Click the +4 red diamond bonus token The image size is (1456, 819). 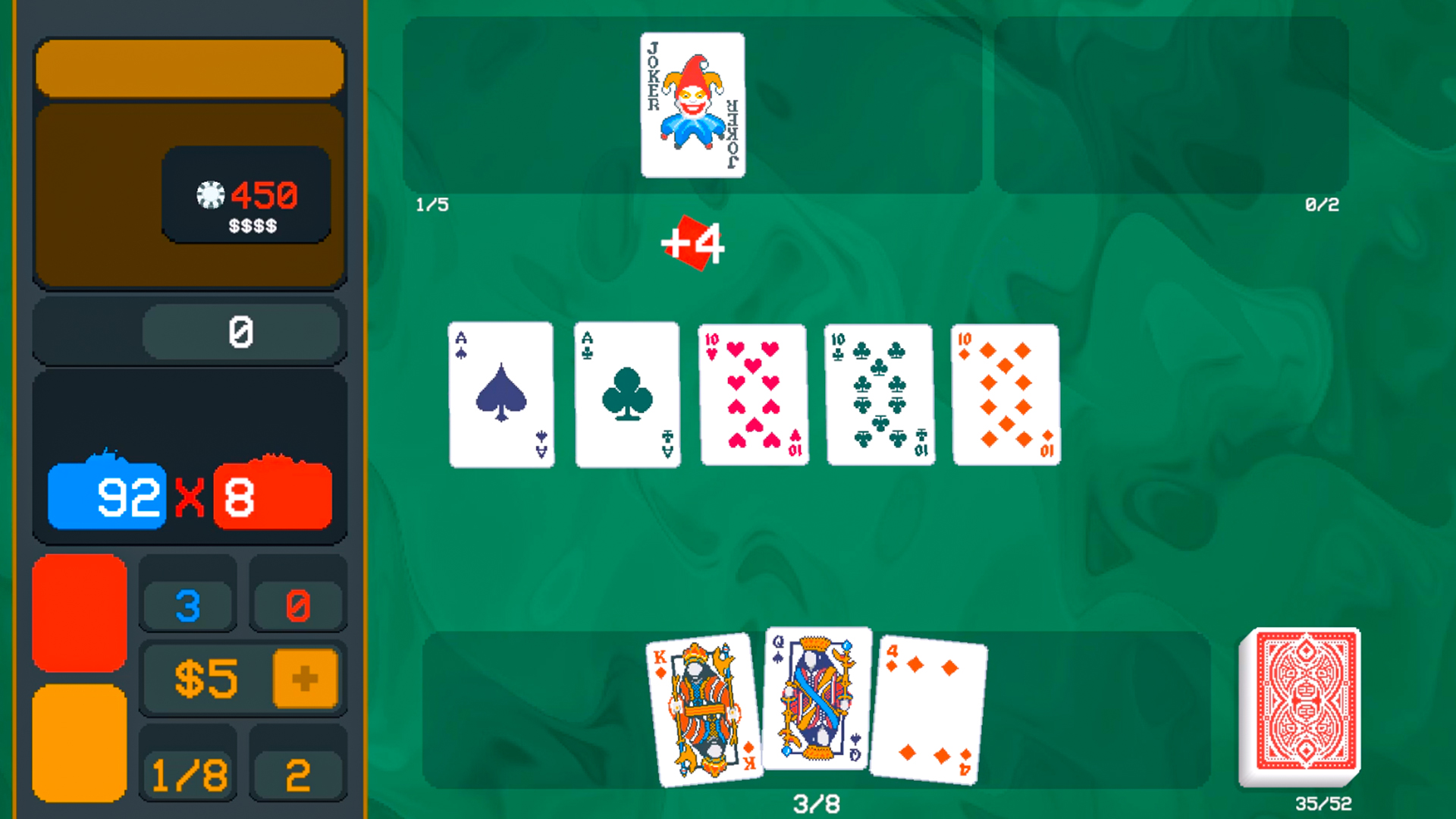[692, 243]
